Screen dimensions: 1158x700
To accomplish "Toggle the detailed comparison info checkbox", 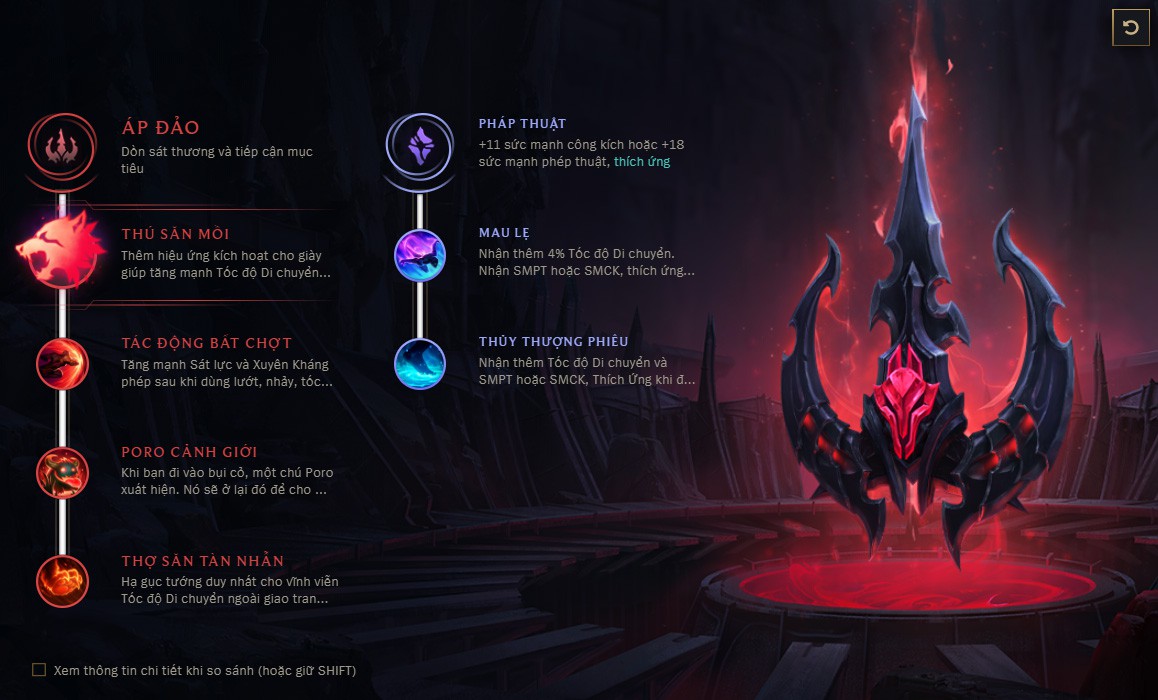I will (x=39, y=670).
